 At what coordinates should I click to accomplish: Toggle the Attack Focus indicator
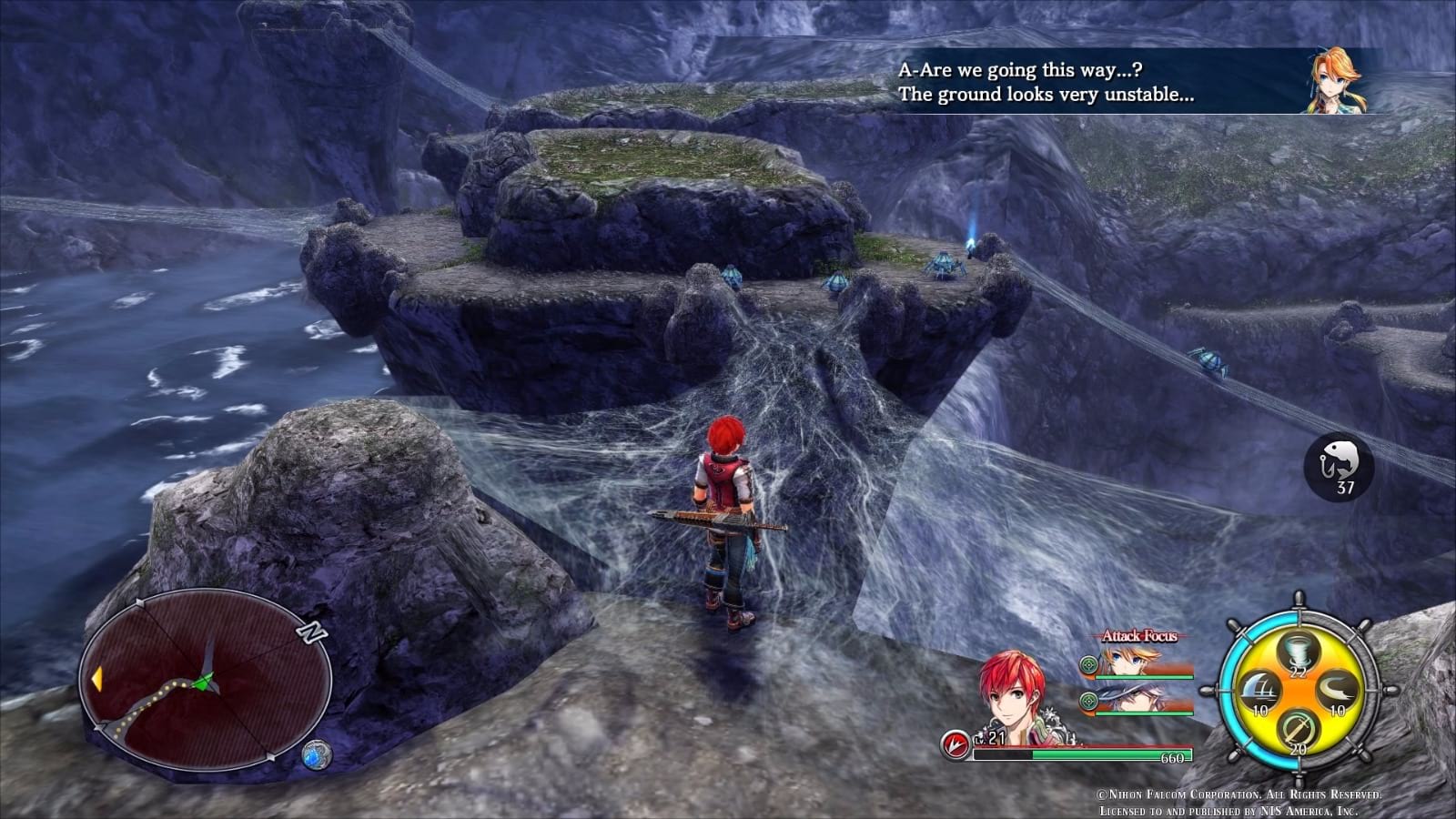[x=1138, y=637]
